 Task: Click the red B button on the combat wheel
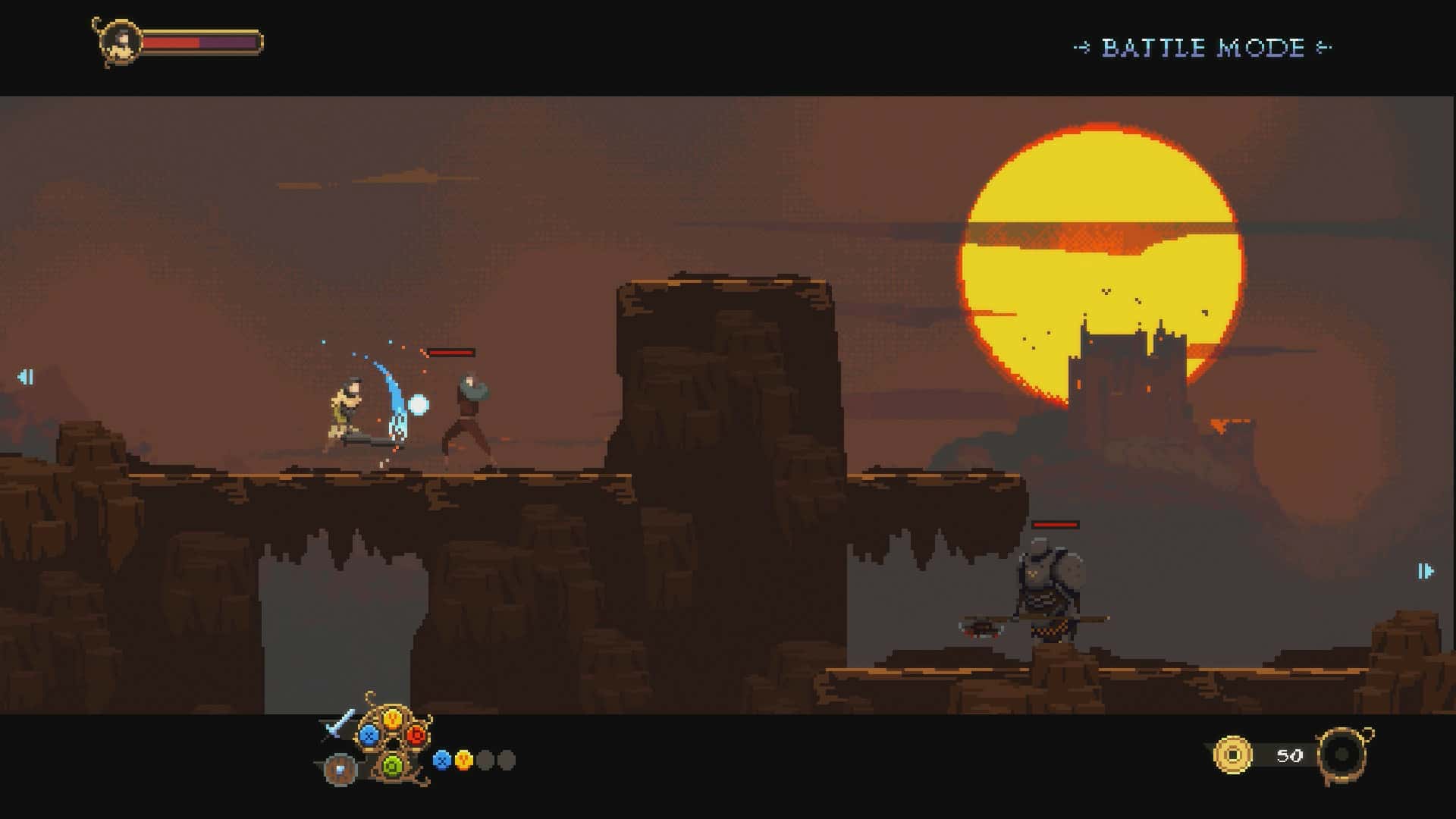416,736
